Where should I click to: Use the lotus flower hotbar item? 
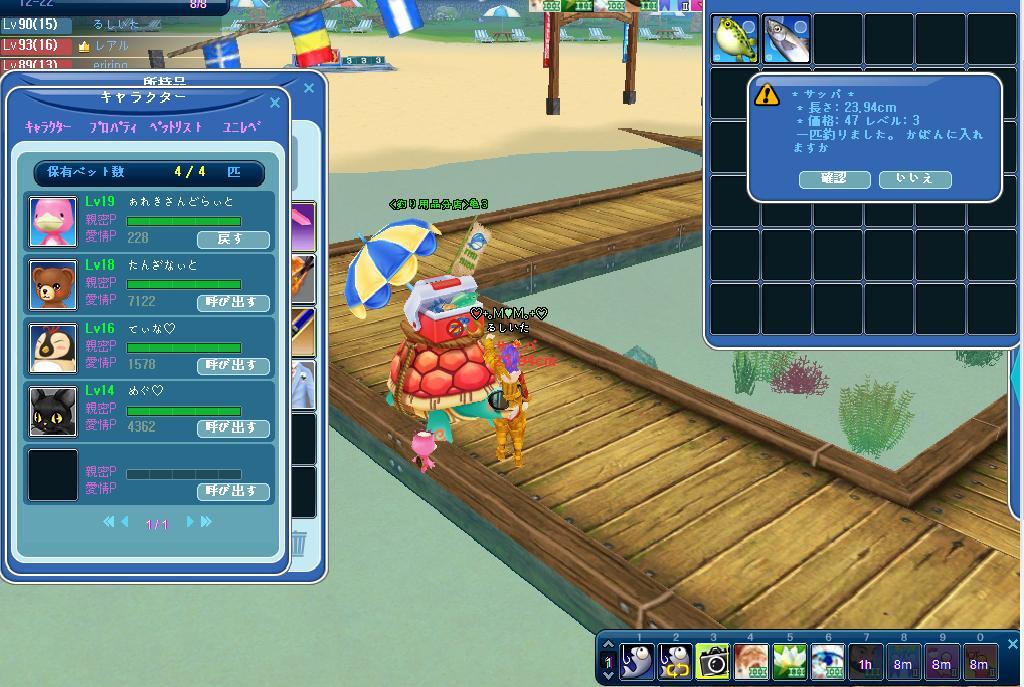pyautogui.click(x=789, y=661)
